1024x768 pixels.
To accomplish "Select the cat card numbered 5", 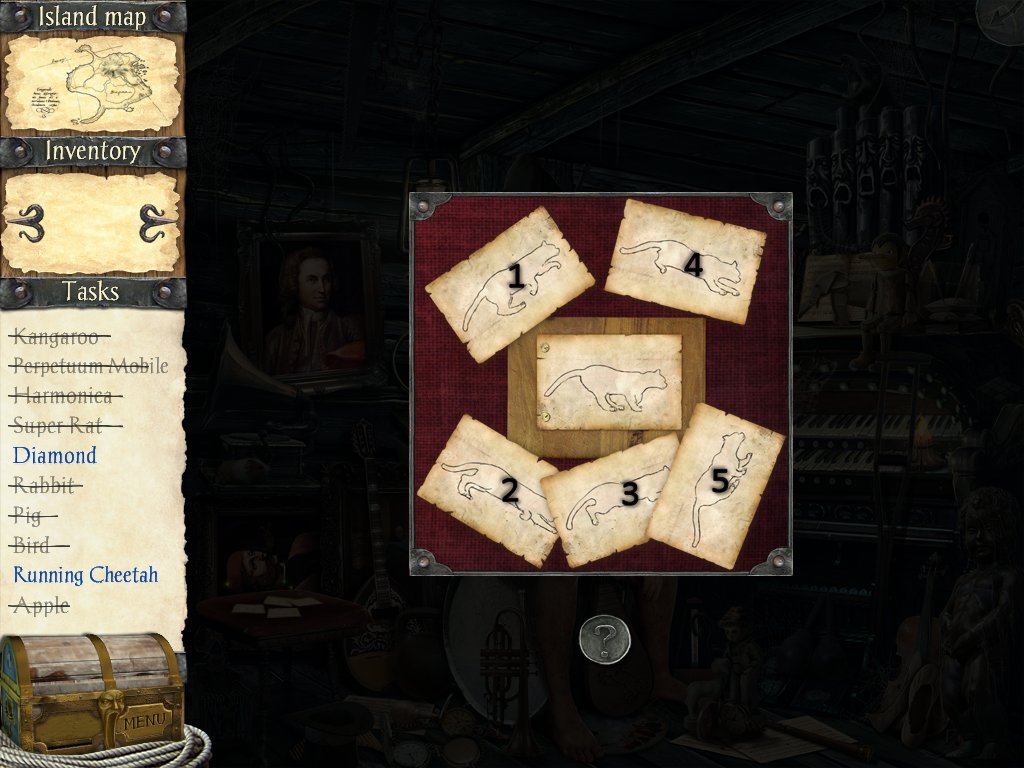I will (715, 486).
